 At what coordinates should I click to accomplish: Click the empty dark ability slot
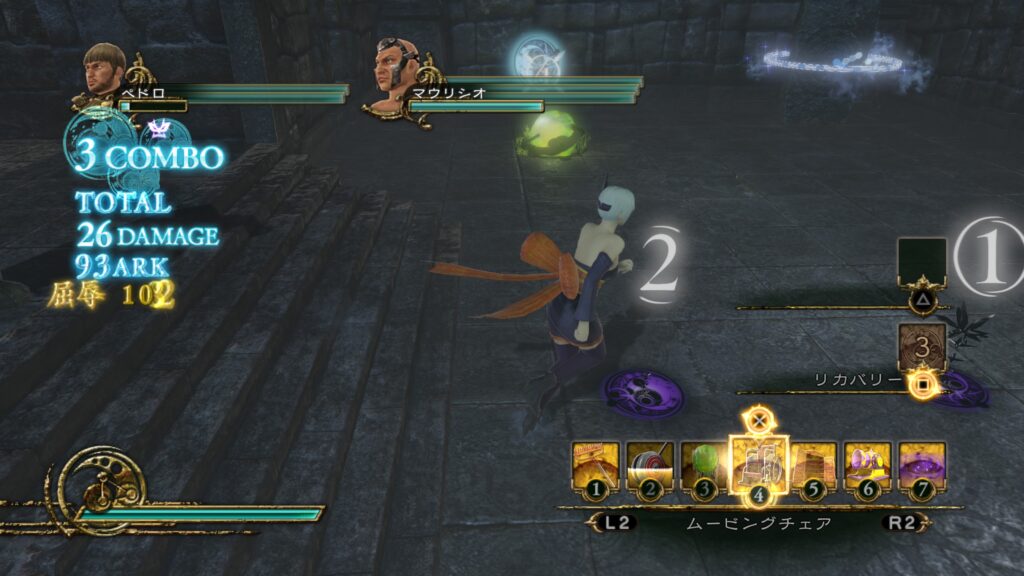922,261
